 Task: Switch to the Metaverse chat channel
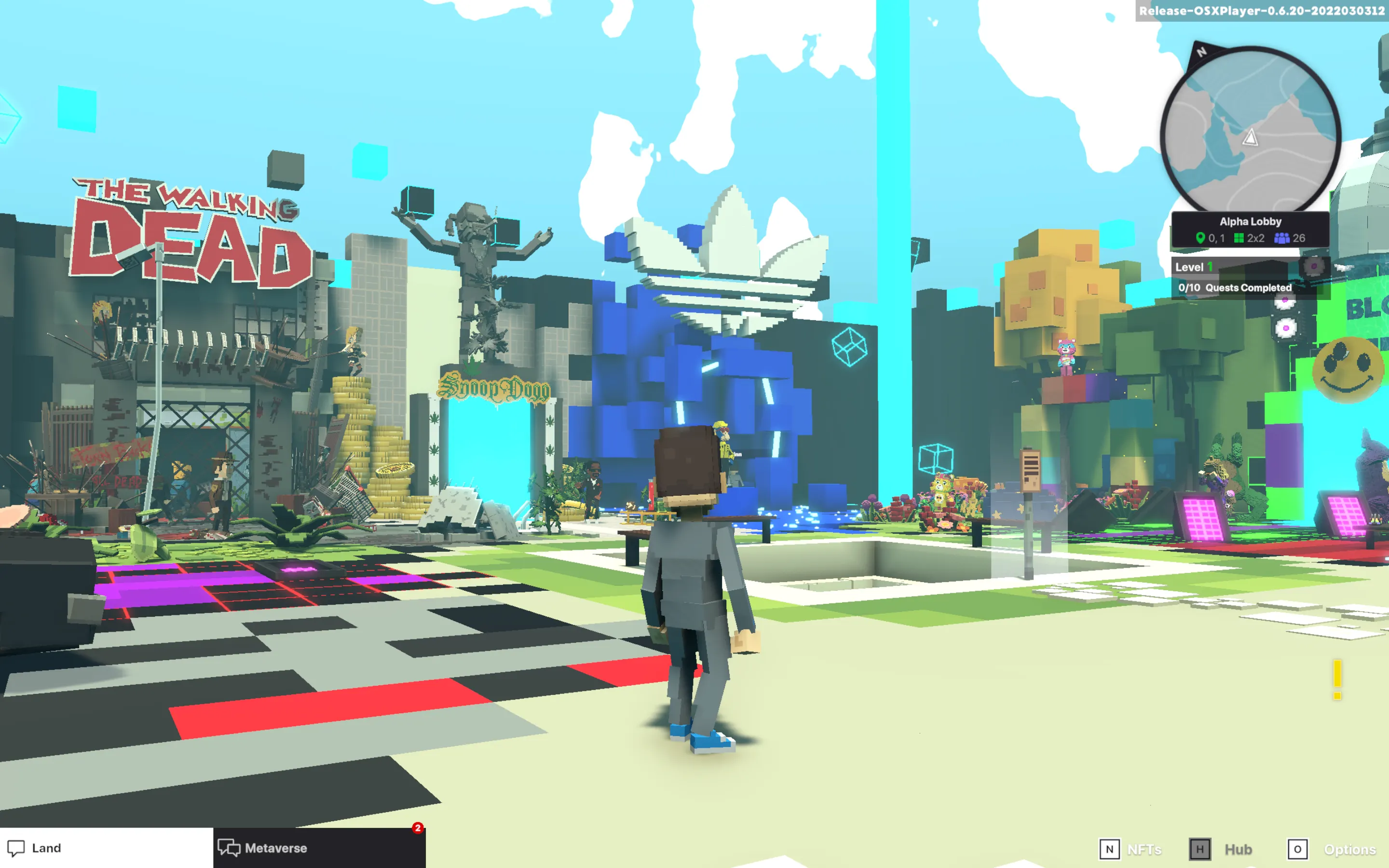coord(275,848)
